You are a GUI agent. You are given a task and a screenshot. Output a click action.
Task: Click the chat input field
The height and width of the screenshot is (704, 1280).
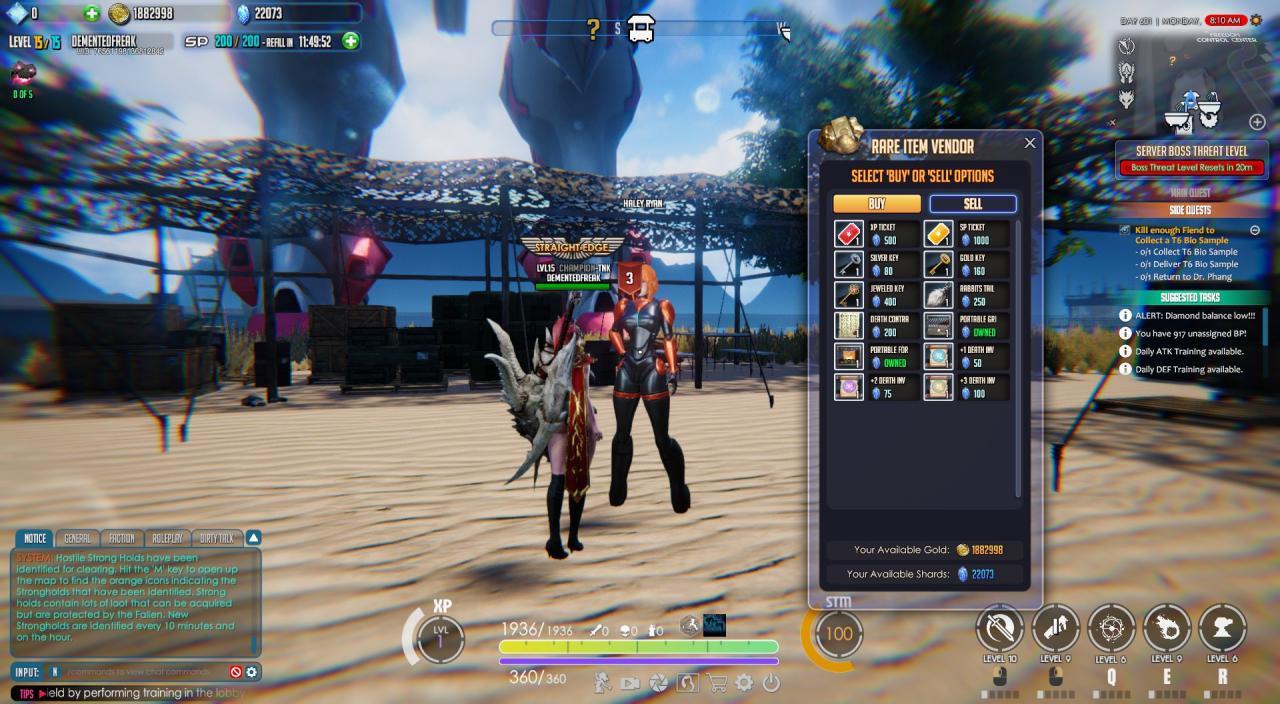[140, 672]
